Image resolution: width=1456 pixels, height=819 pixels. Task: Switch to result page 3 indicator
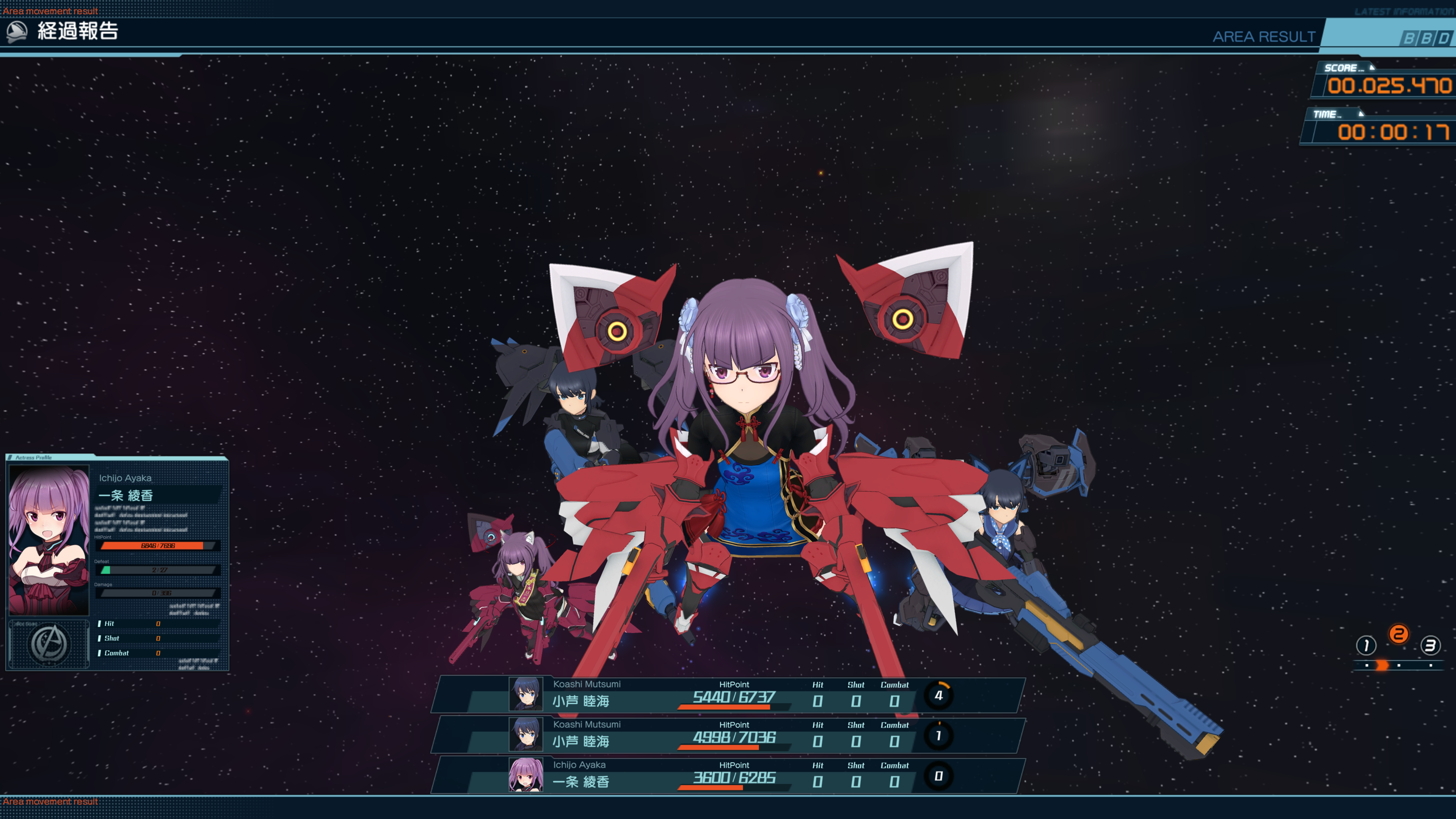(x=1430, y=645)
